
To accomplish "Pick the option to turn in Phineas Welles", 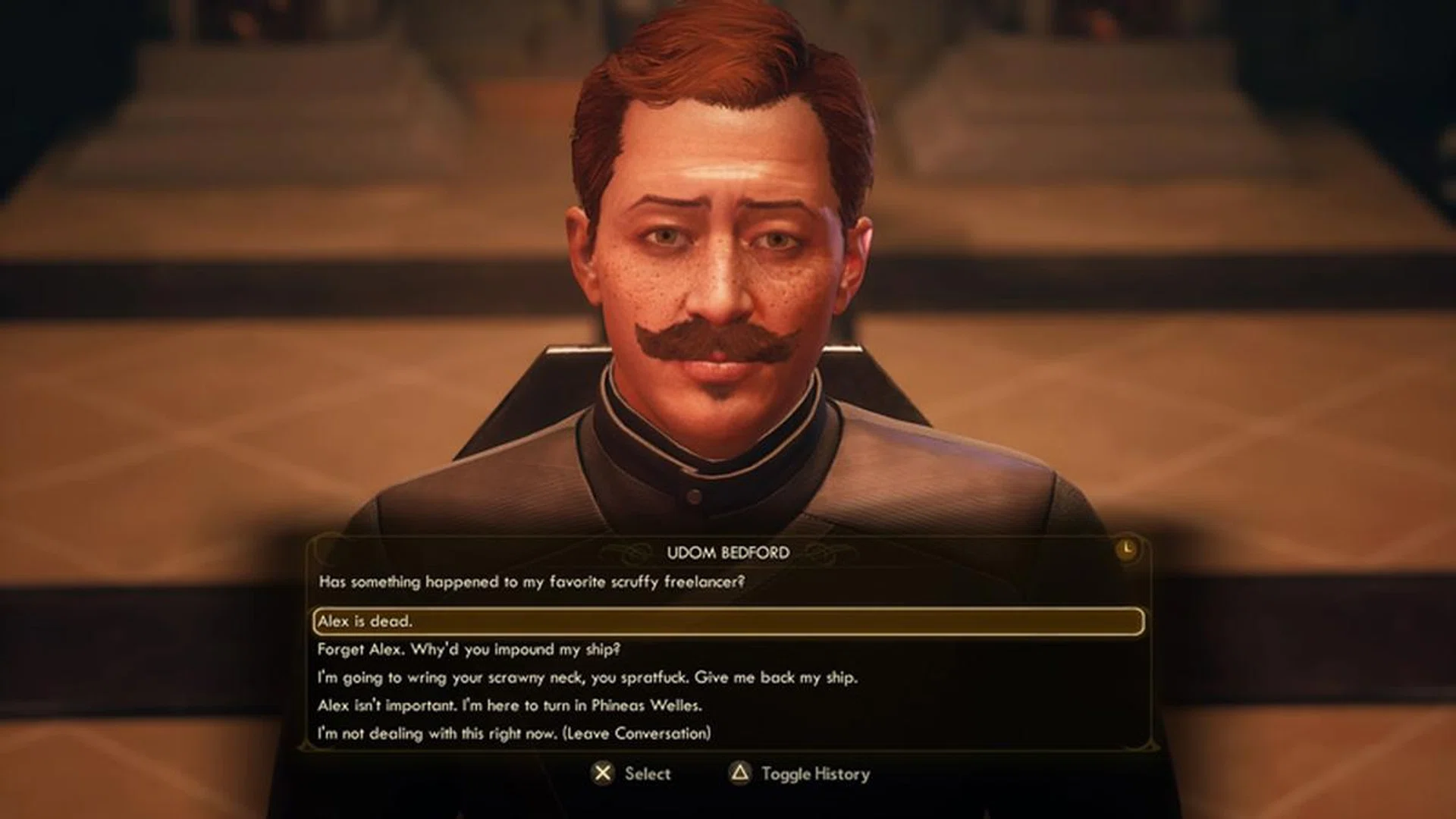I will (x=510, y=705).
